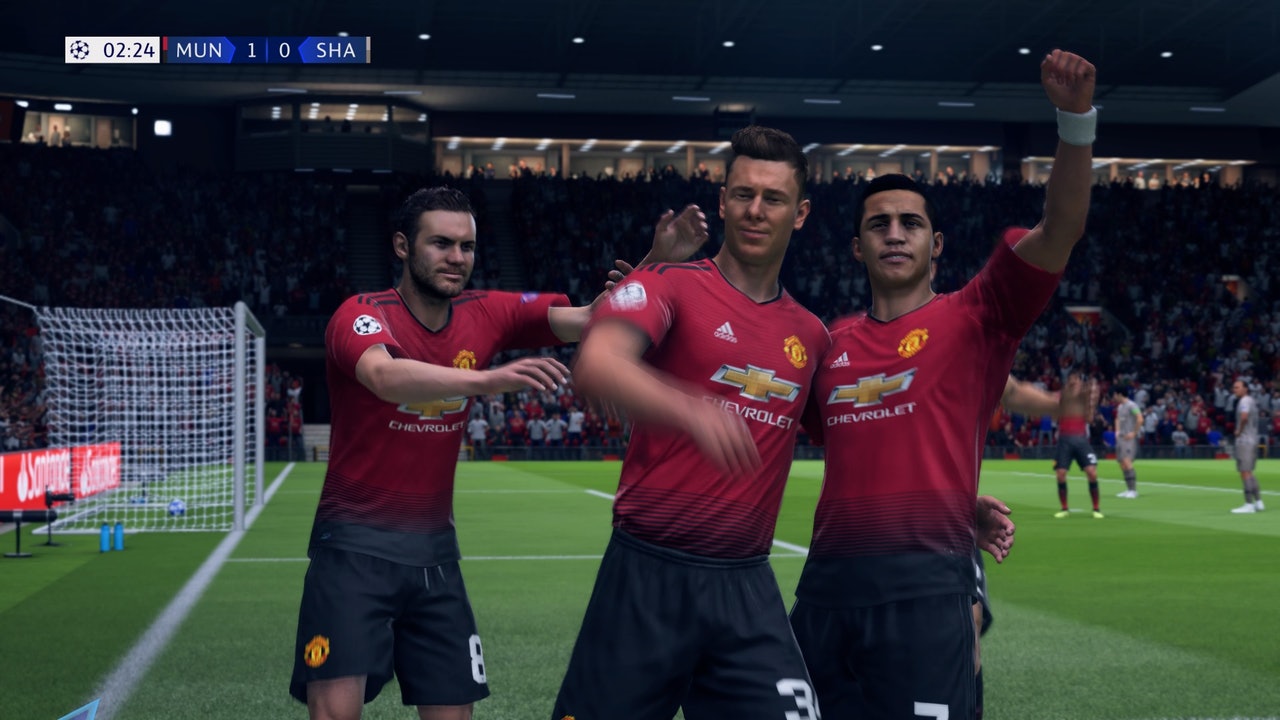Click the match clock showing 02:24
The image size is (1280, 720).
click(128, 49)
